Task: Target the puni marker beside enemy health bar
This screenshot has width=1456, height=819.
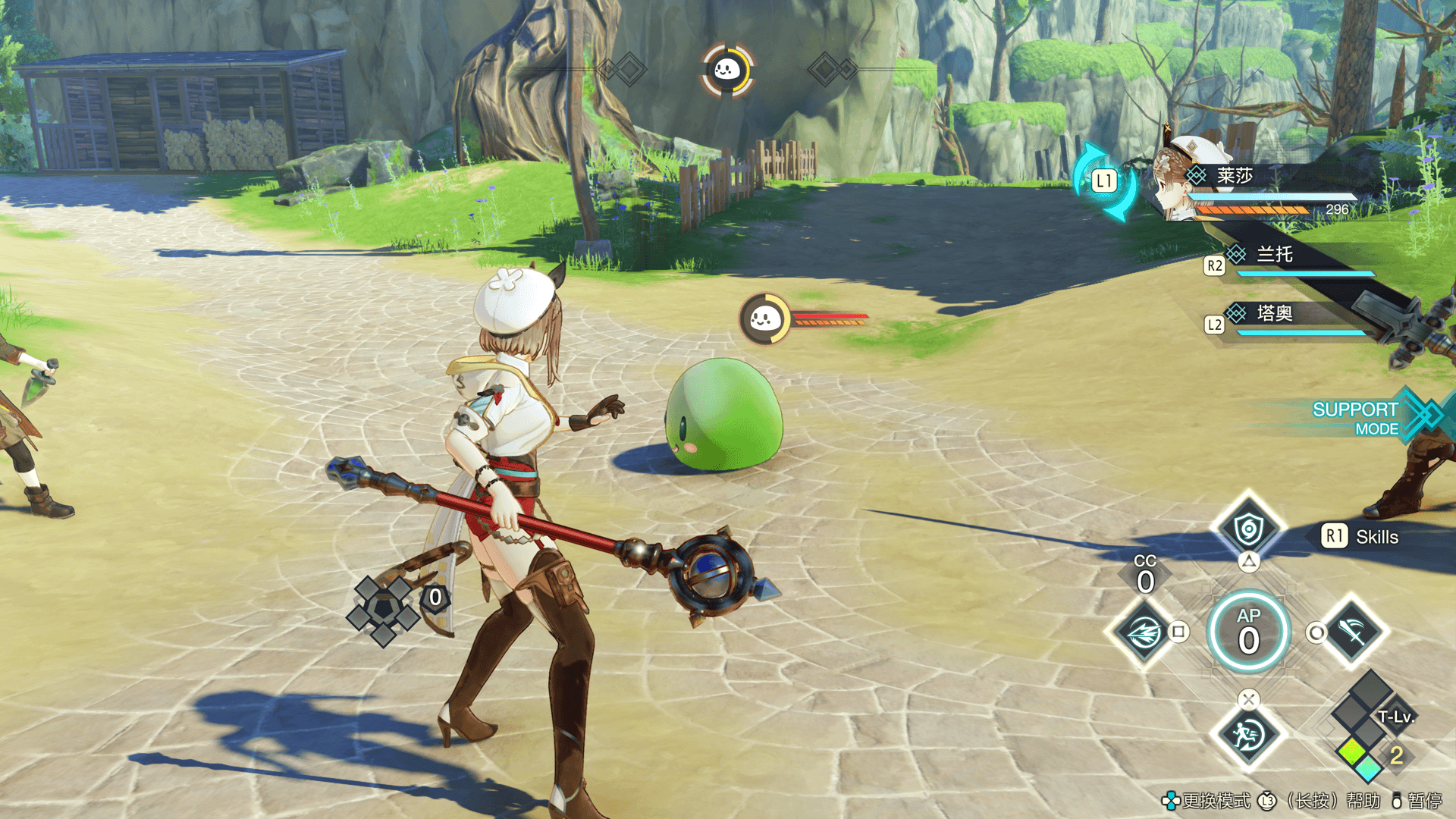Action: (x=765, y=319)
